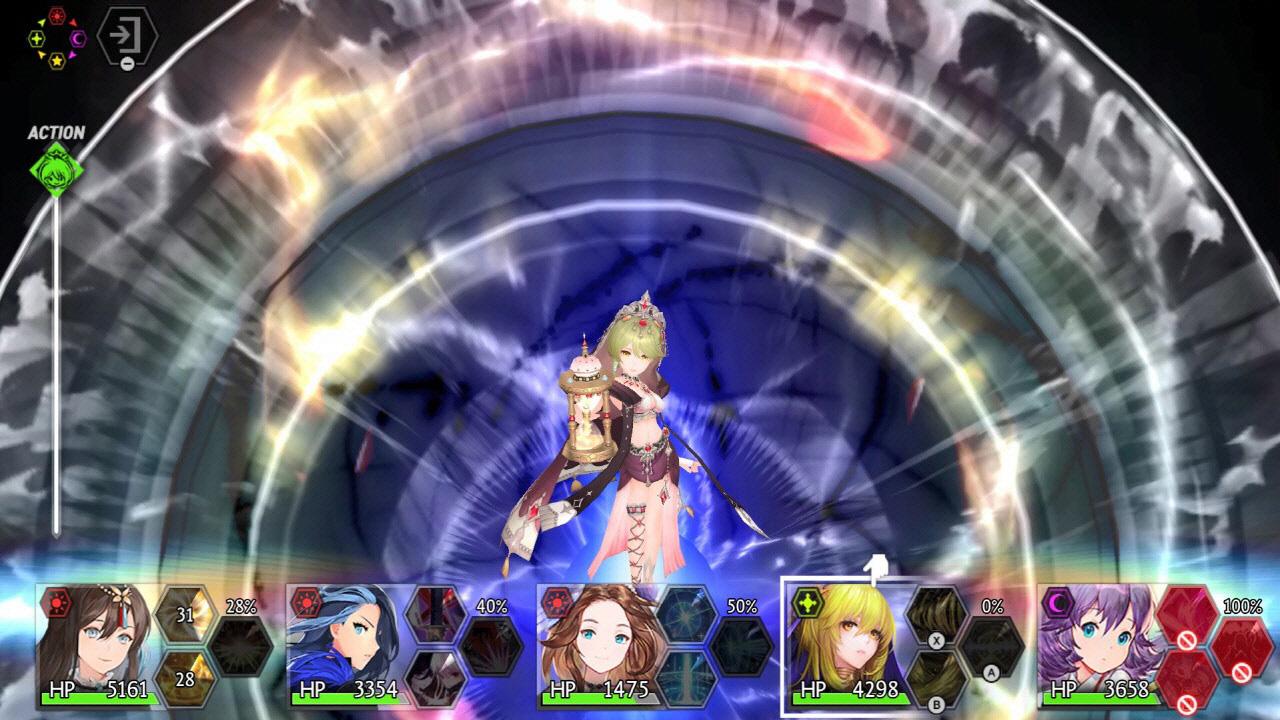Select the green cross element in the element wheel
The image size is (1280, 720).
37,38
